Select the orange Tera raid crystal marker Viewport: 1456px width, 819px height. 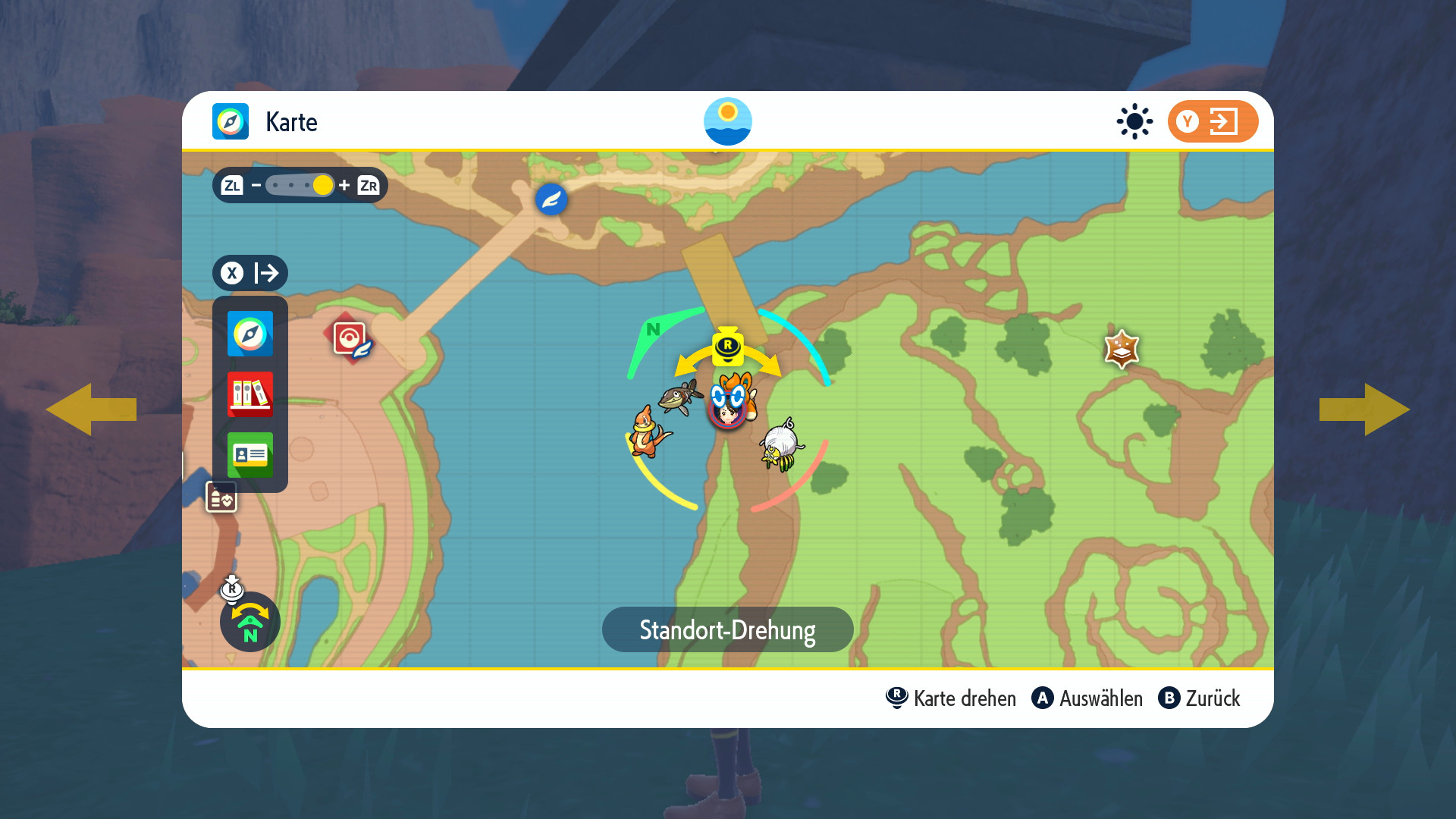(x=1122, y=350)
